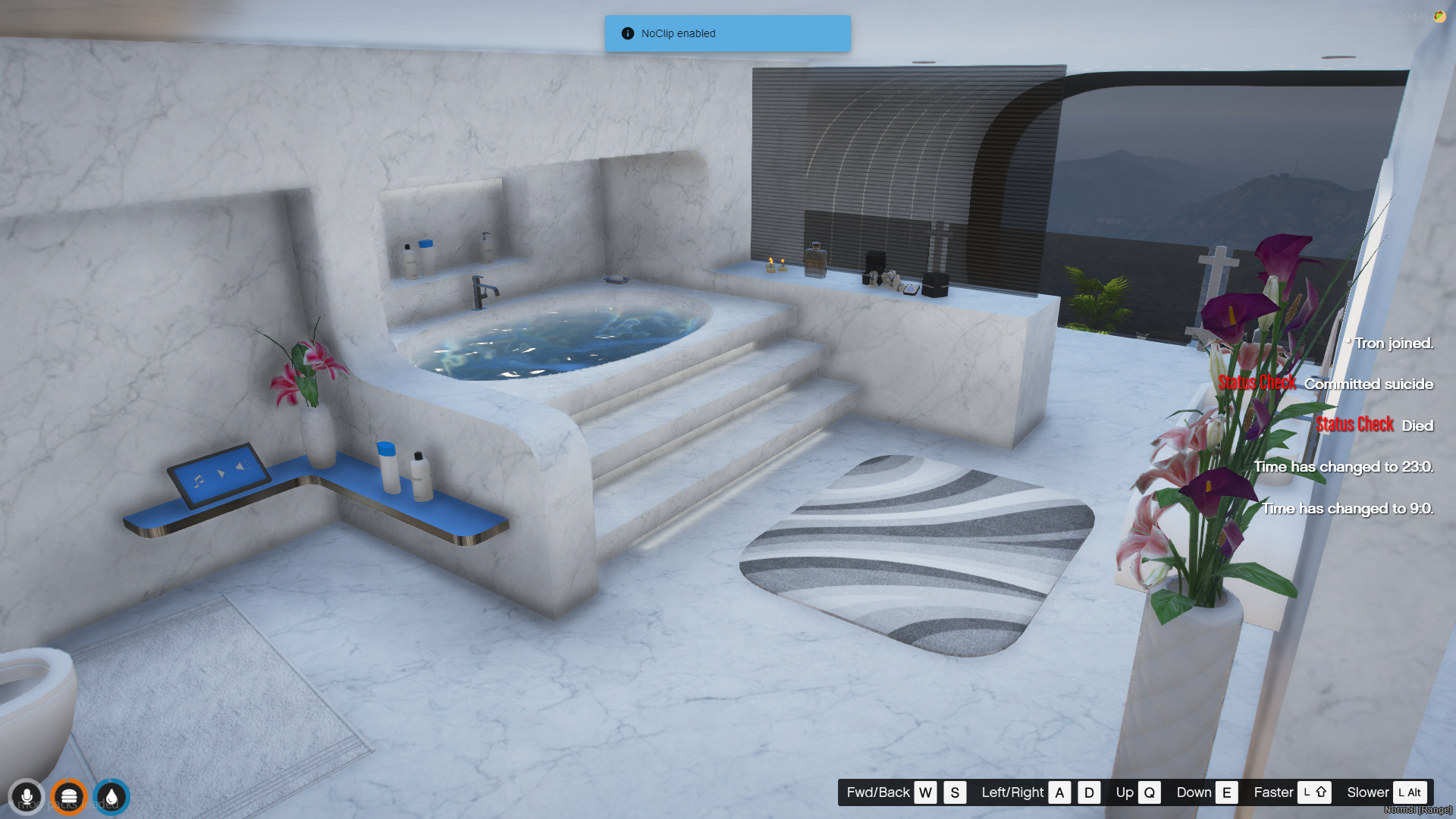Select the burger hunger status icon
The image size is (1456, 819).
(x=69, y=797)
